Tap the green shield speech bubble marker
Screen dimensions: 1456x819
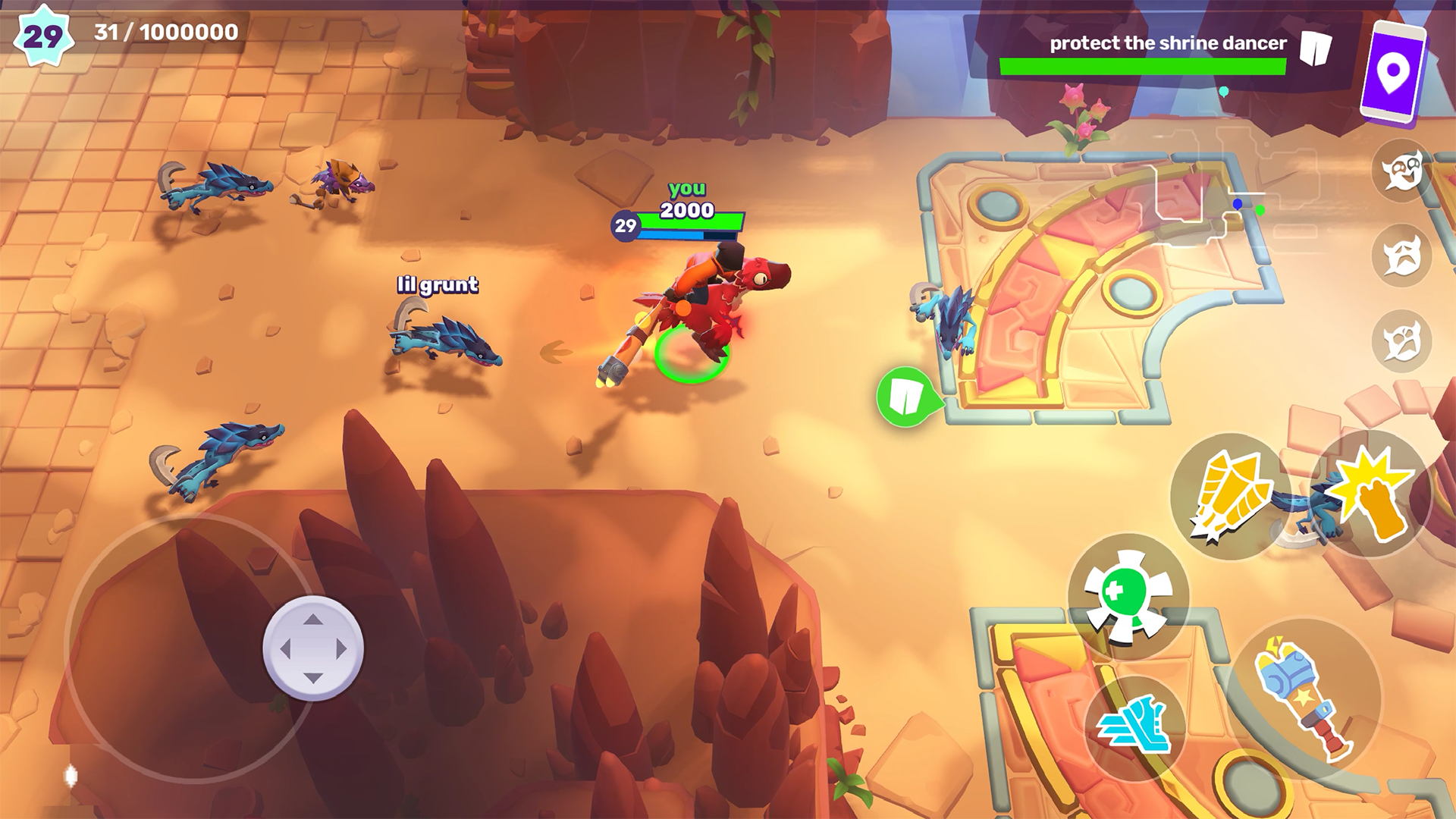(x=904, y=395)
